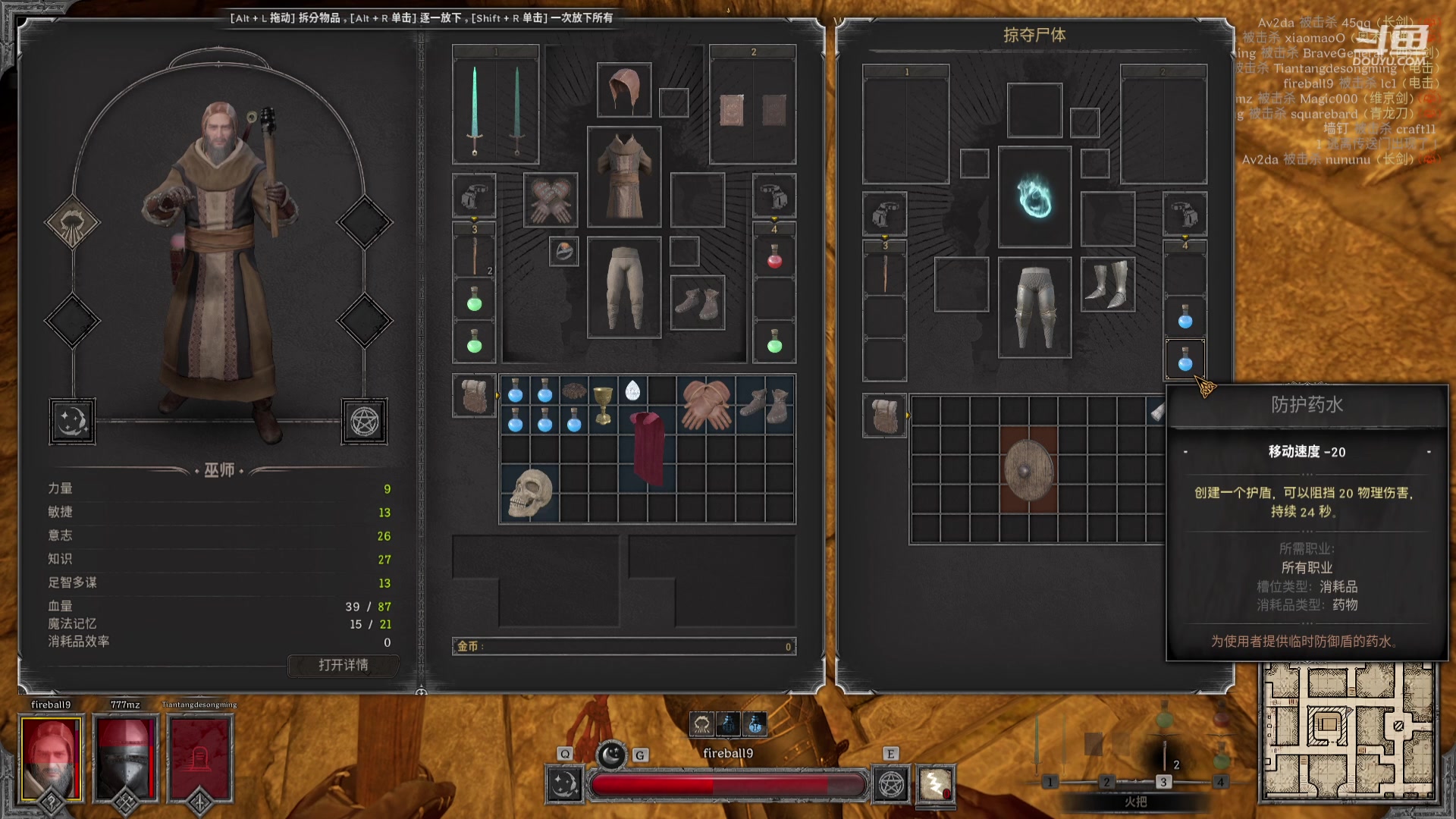Pick the golden goblet in inventory

pyautogui.click(x=603, y=404)
